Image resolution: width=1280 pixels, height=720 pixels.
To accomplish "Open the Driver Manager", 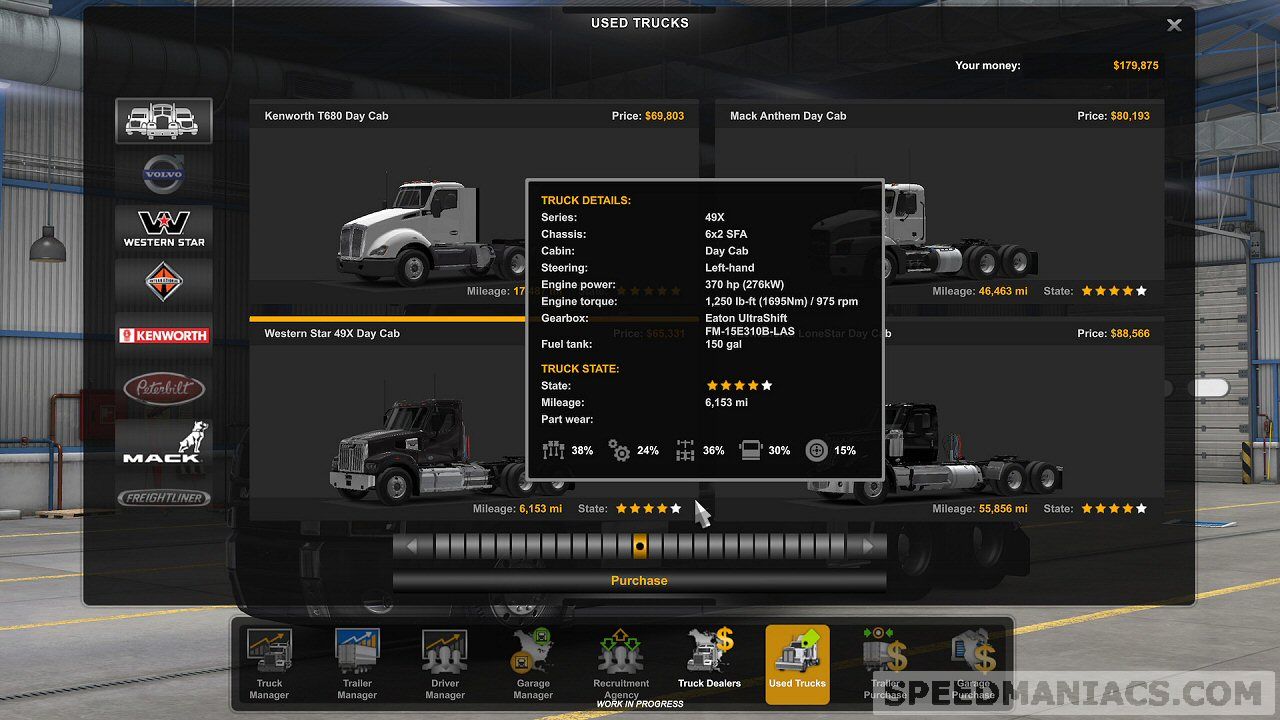I will click(445, 663).
